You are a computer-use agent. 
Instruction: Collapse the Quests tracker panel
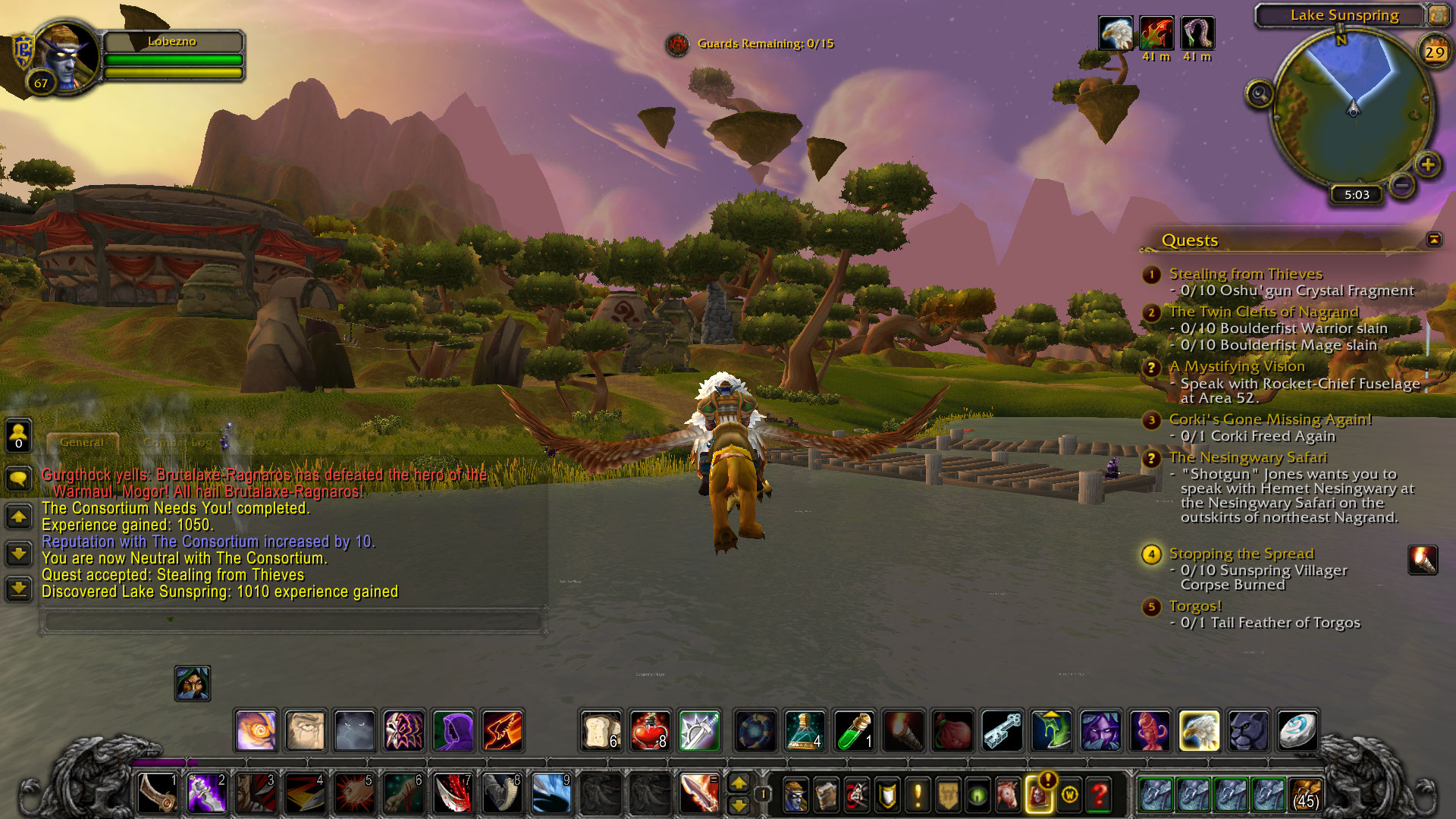[x=1434, y=240]
